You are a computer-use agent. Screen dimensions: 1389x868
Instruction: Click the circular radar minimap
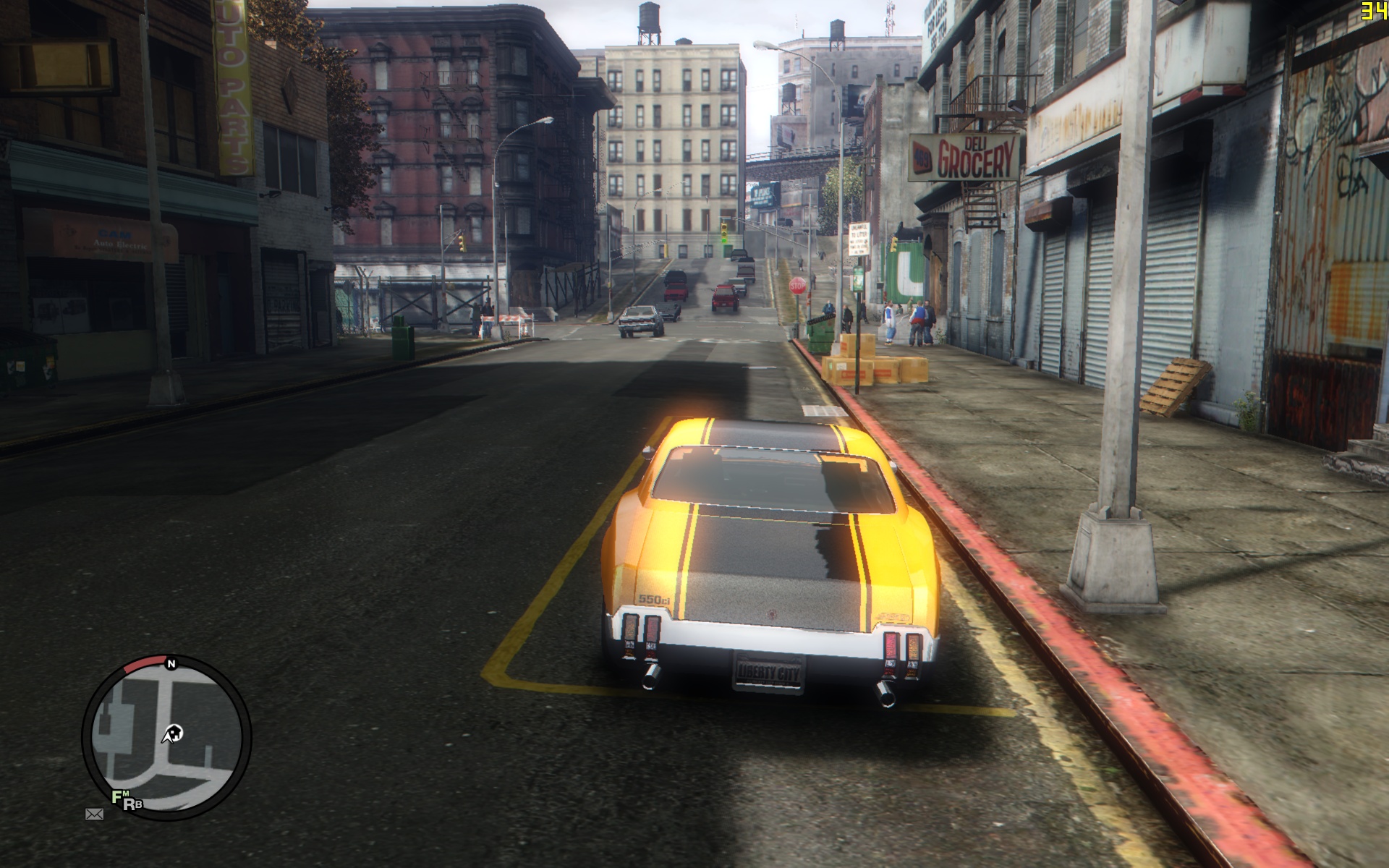[166, 738]
